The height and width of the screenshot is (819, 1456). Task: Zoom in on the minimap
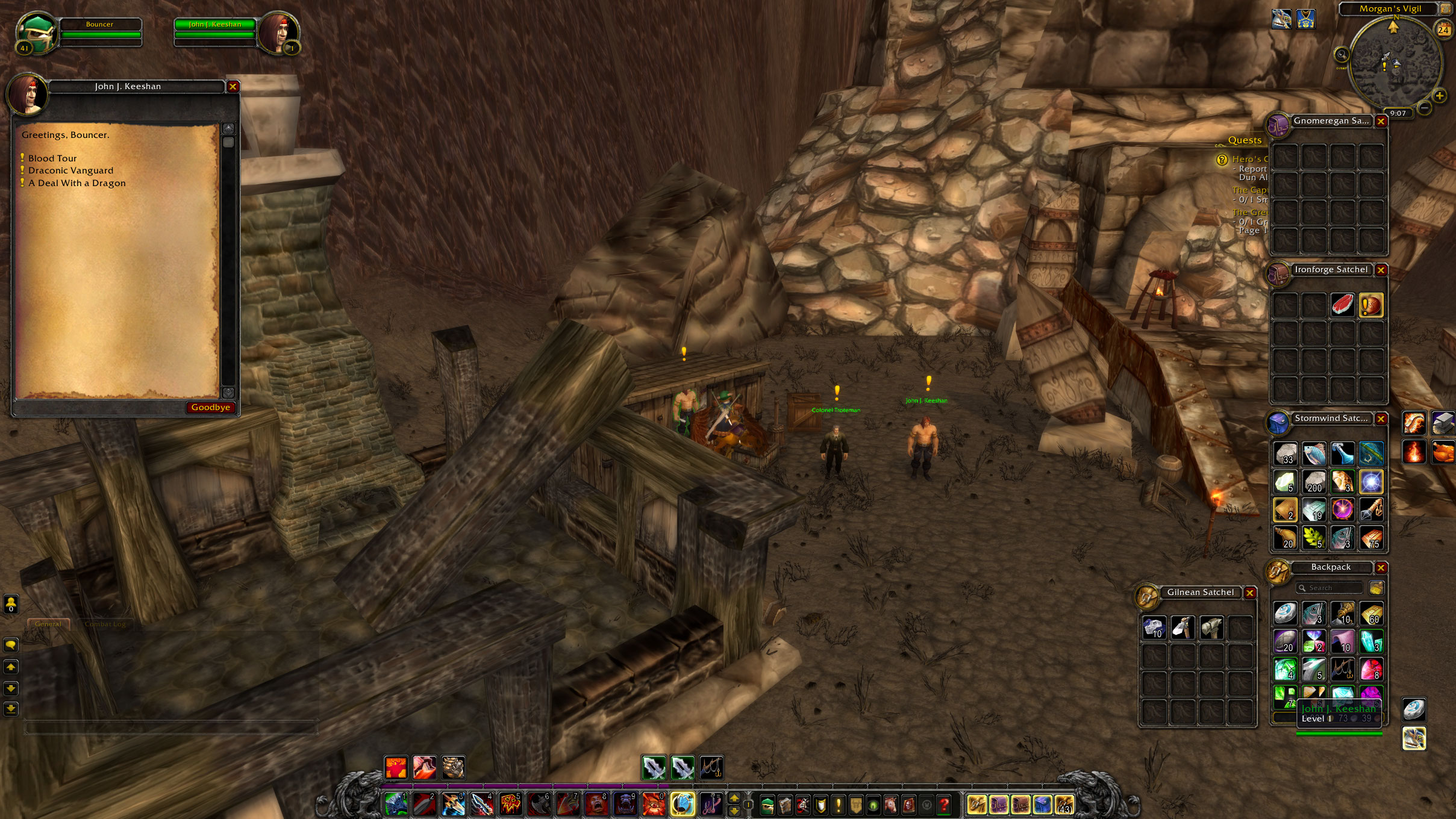(x=1439, y=96)
